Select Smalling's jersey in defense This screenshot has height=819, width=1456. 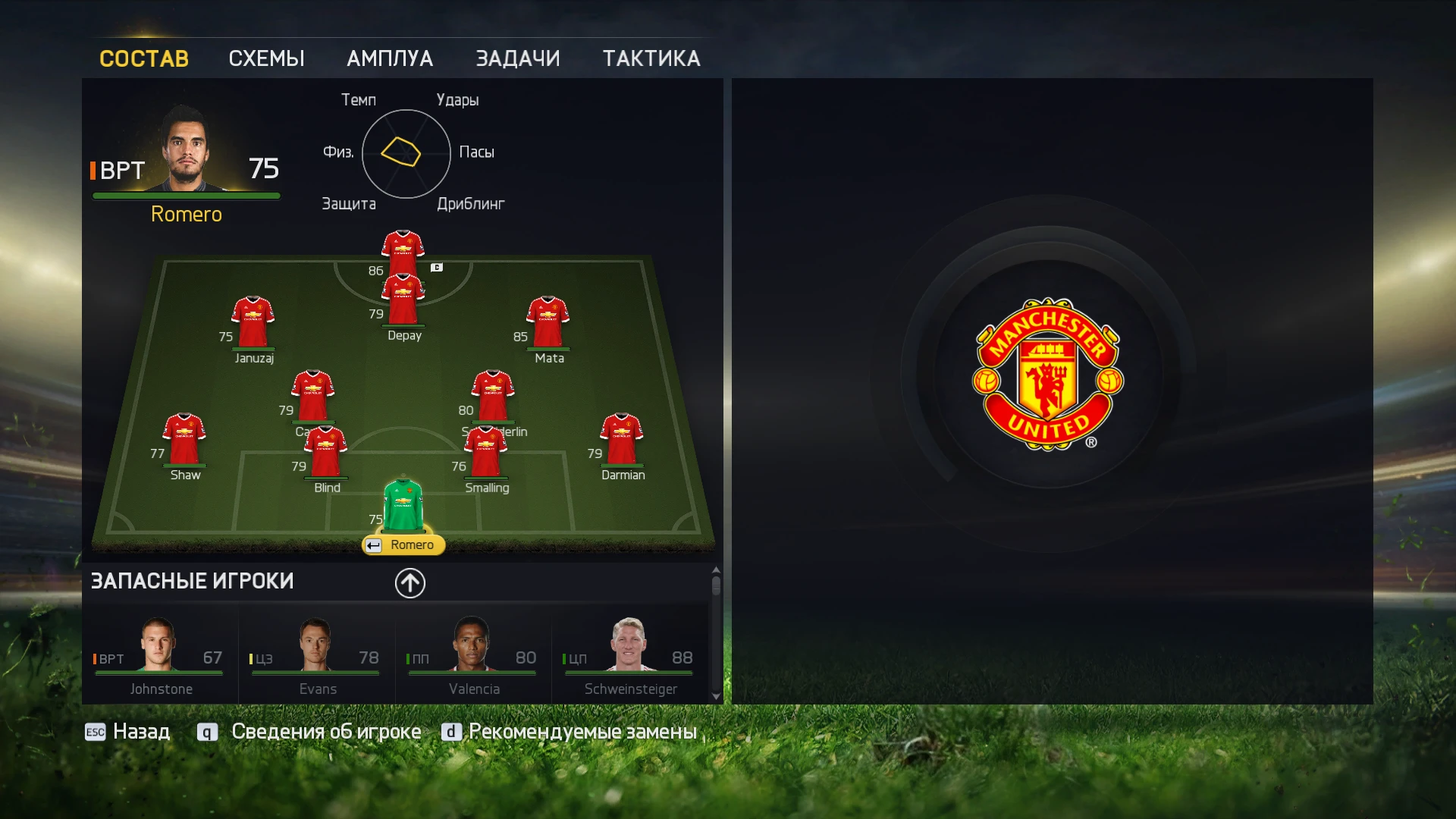click(x=486, y=451)
